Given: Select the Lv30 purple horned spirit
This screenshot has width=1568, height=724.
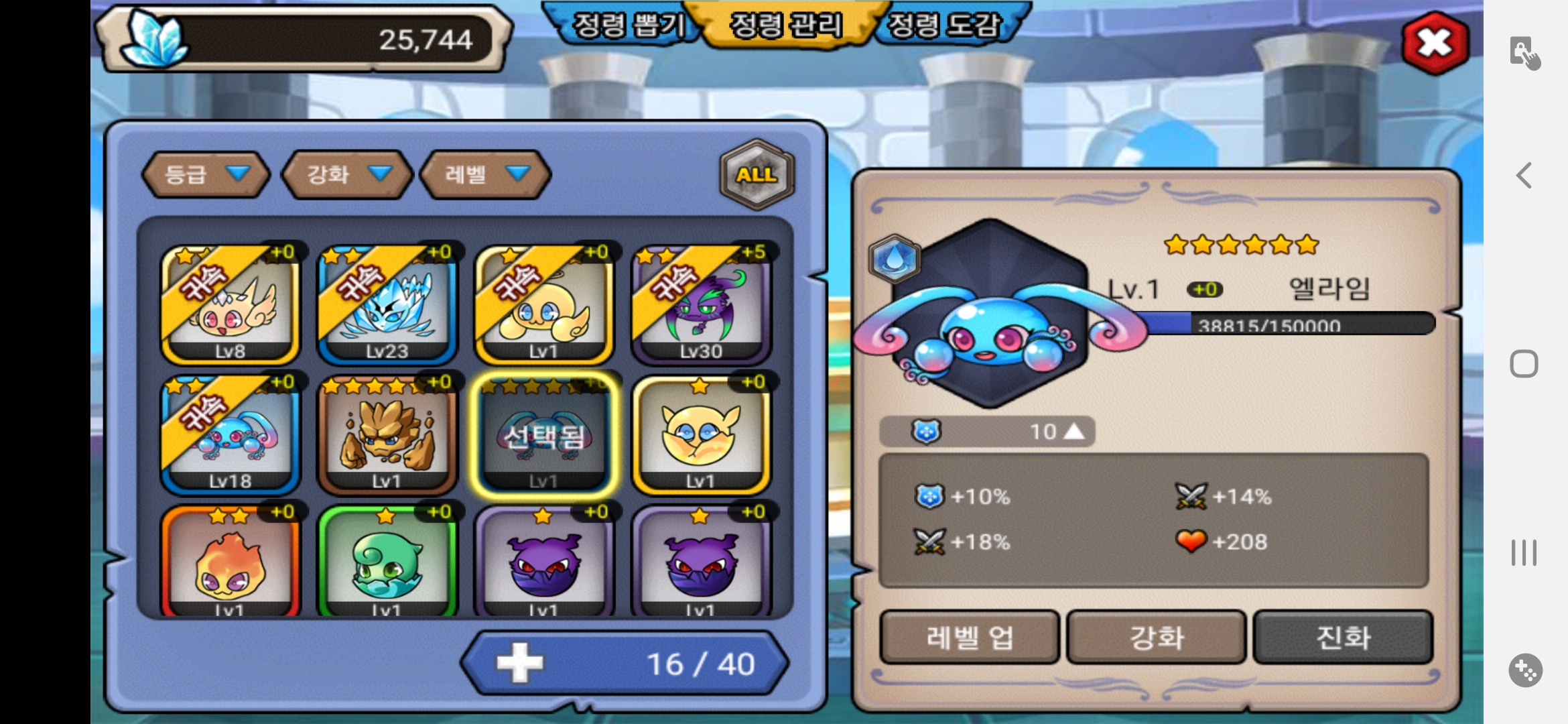Looking at the screenshot, I should pyautogui.click(x=701, y=305).
